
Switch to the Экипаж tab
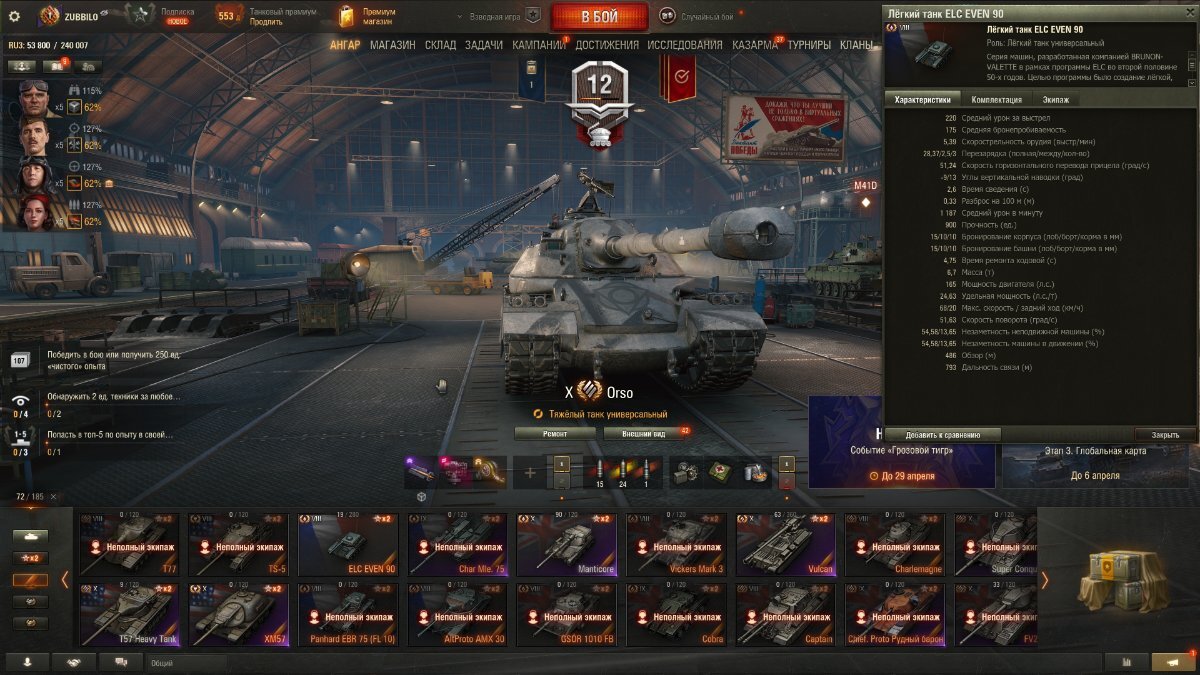1055,100
